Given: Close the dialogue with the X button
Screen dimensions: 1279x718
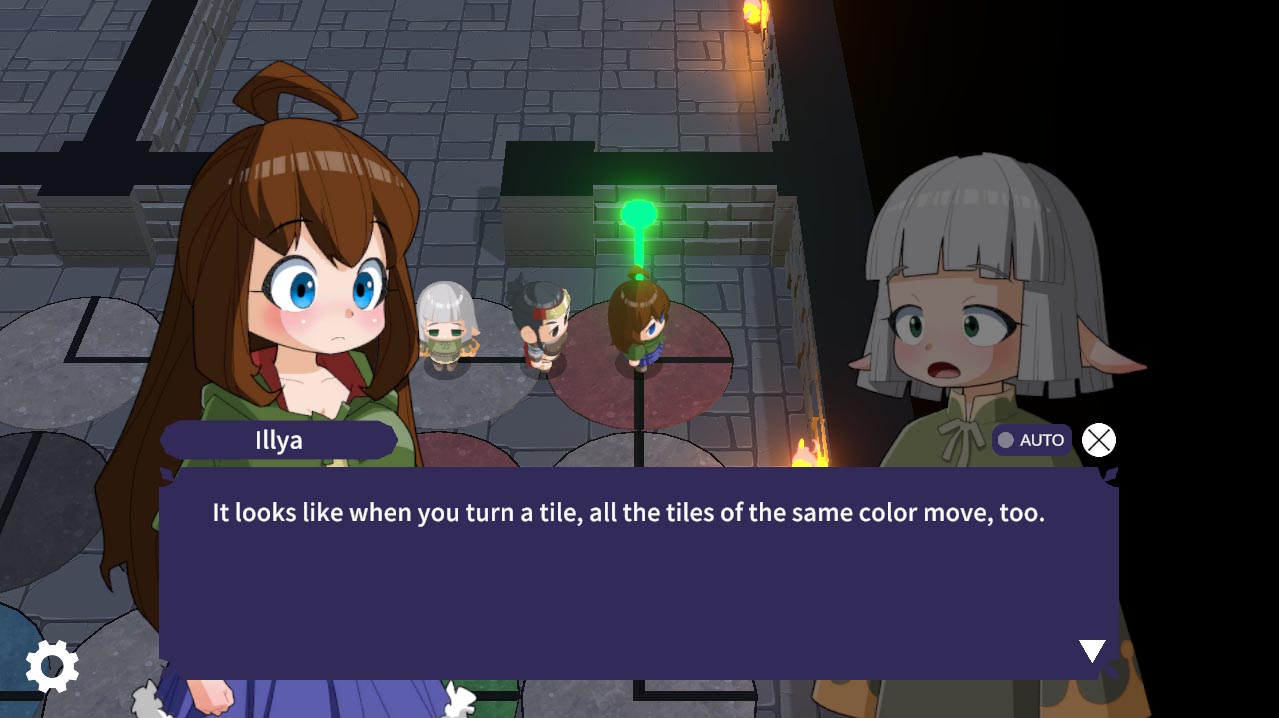Looking at the screenshot, I should click(1099, 440).
